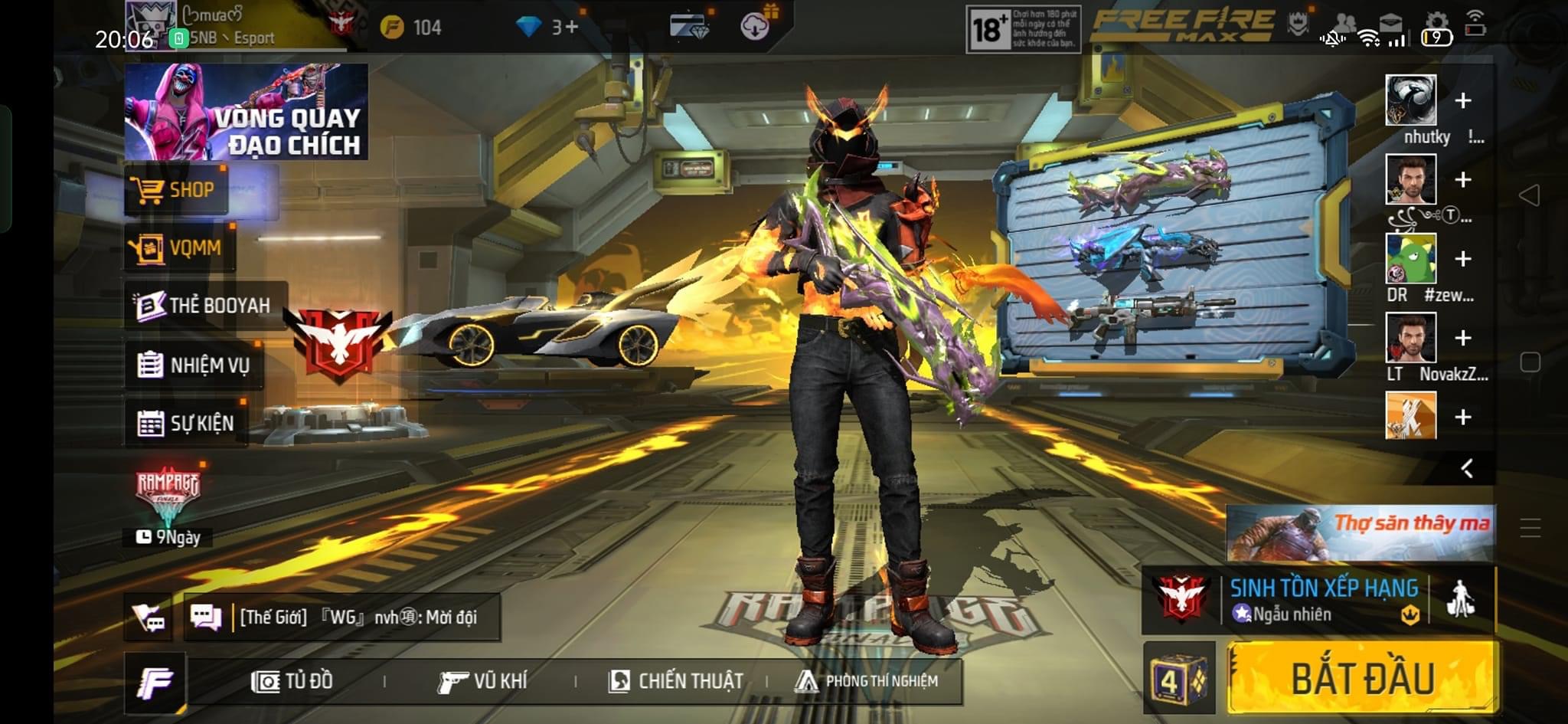Open SỰ KIỆN events page
This screenshot has width=1568, height=724.
(186, 423)
